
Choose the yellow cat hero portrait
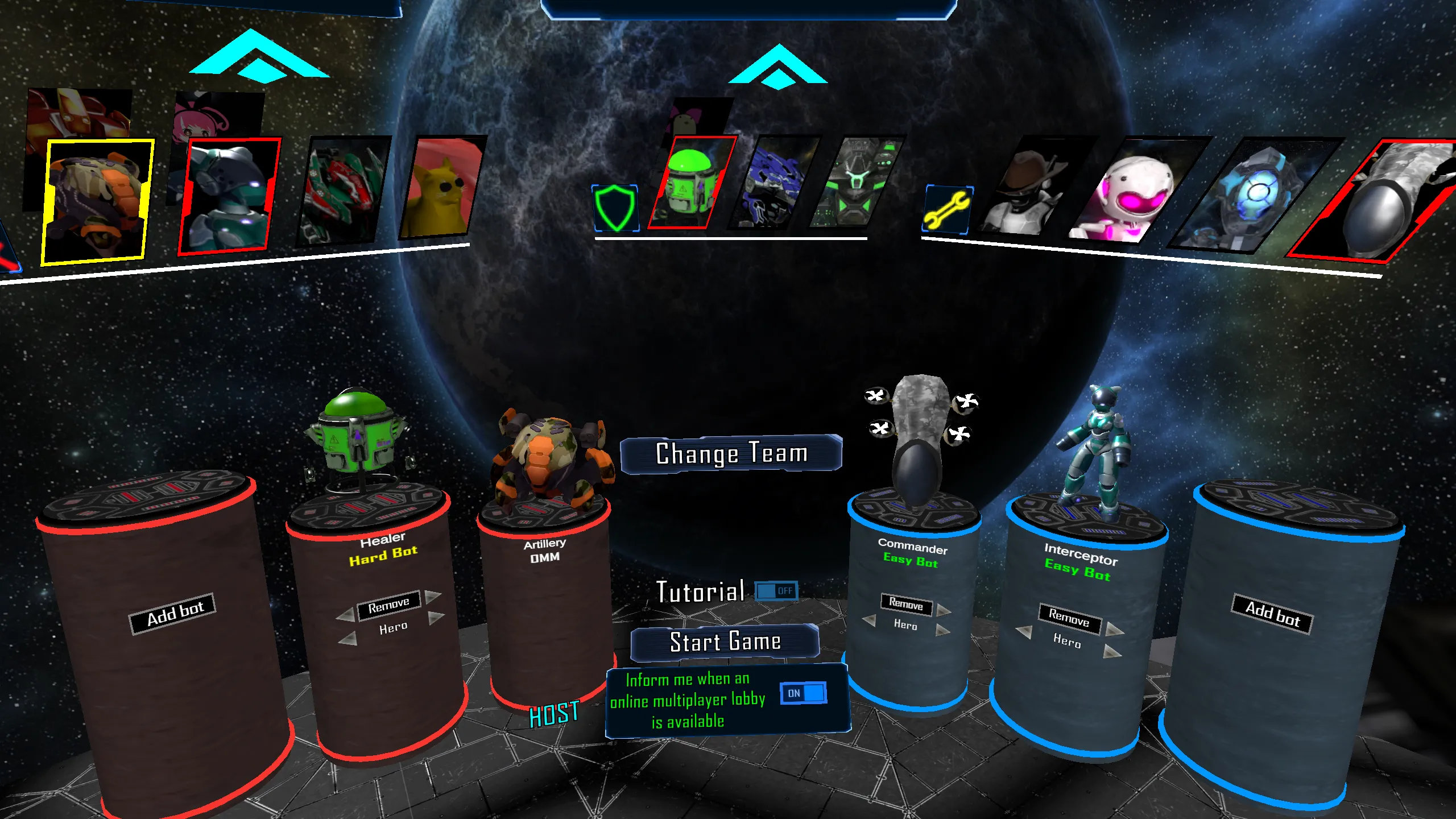(x=440, y=188)
